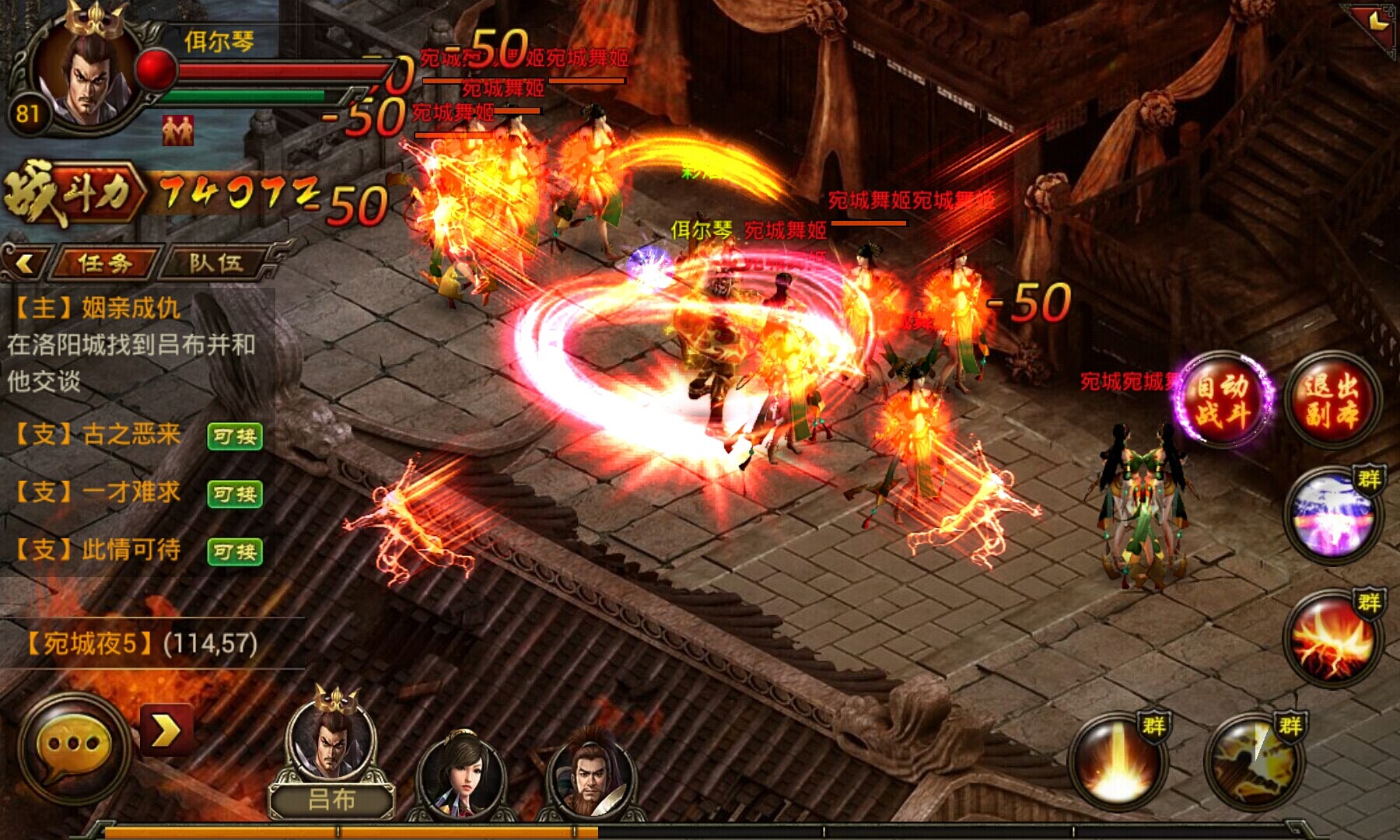Image resolution: width=1400 pixels, height=840 pixels.
Task: Click the 自动战斗 auto-battle button
Action: tap(1223, 401)
